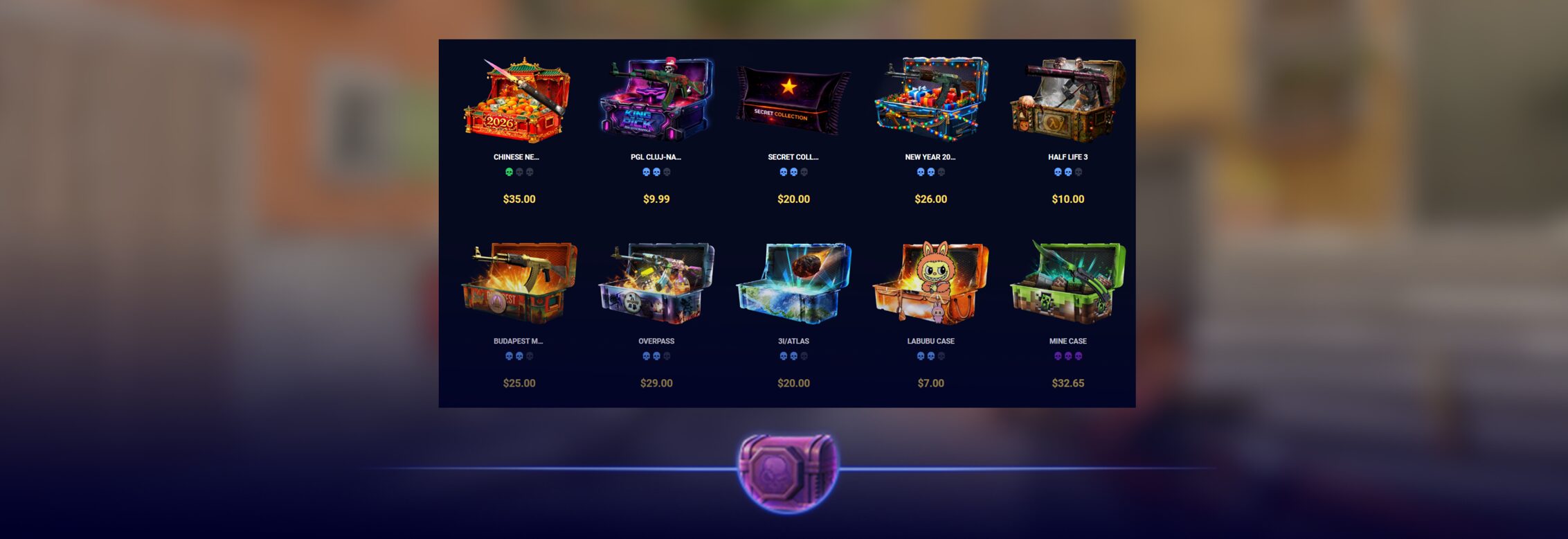The width and height of the screenshot is (1568, 539).
Task: Open the Chinese New Year 2026 case
Action: (518, 101)
